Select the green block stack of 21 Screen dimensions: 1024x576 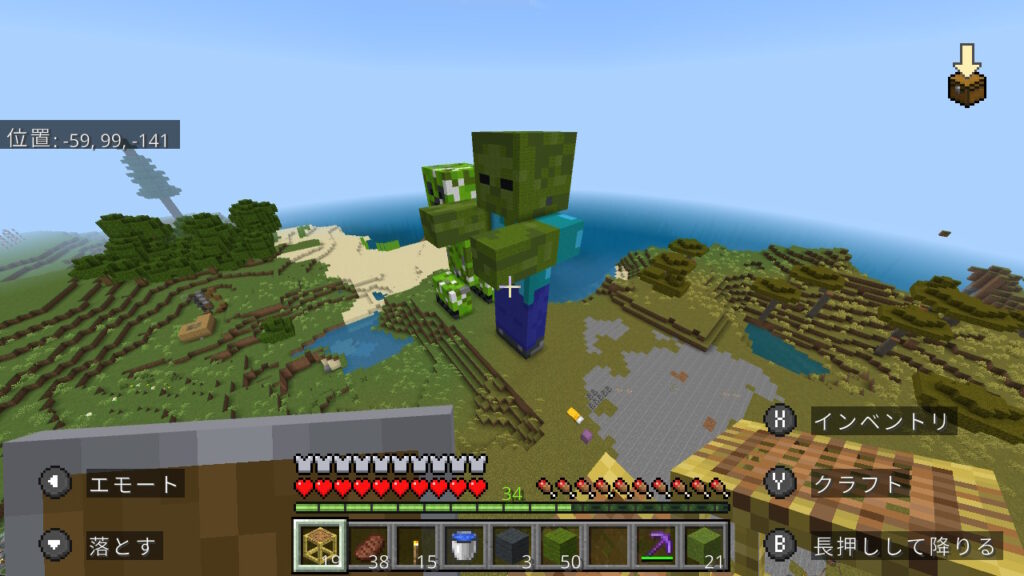702,545
